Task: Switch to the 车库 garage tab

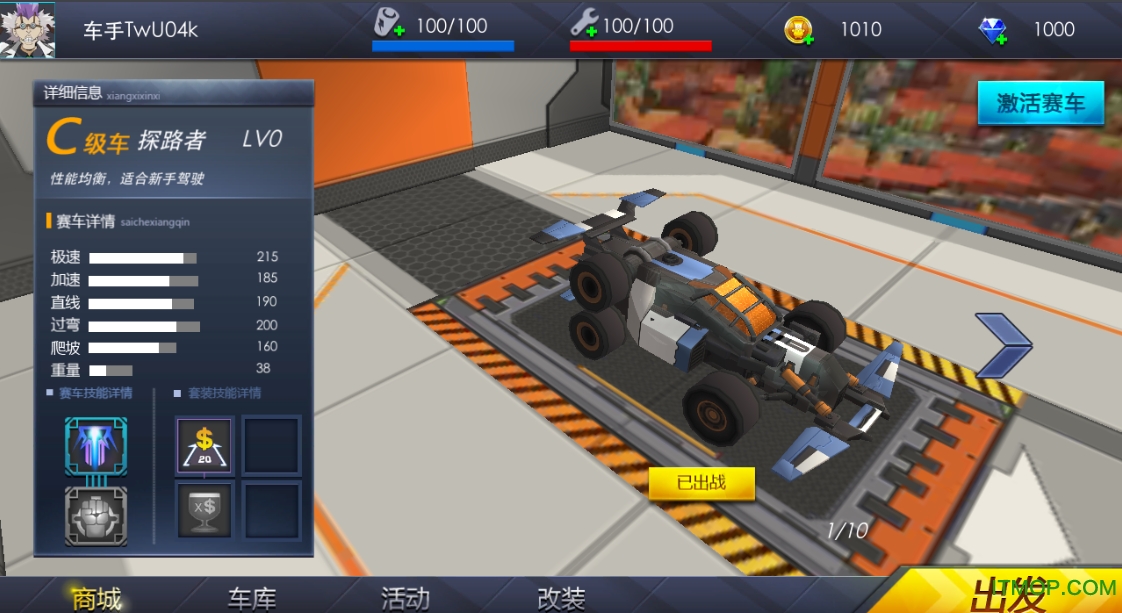Action: [x=252, y=598]
